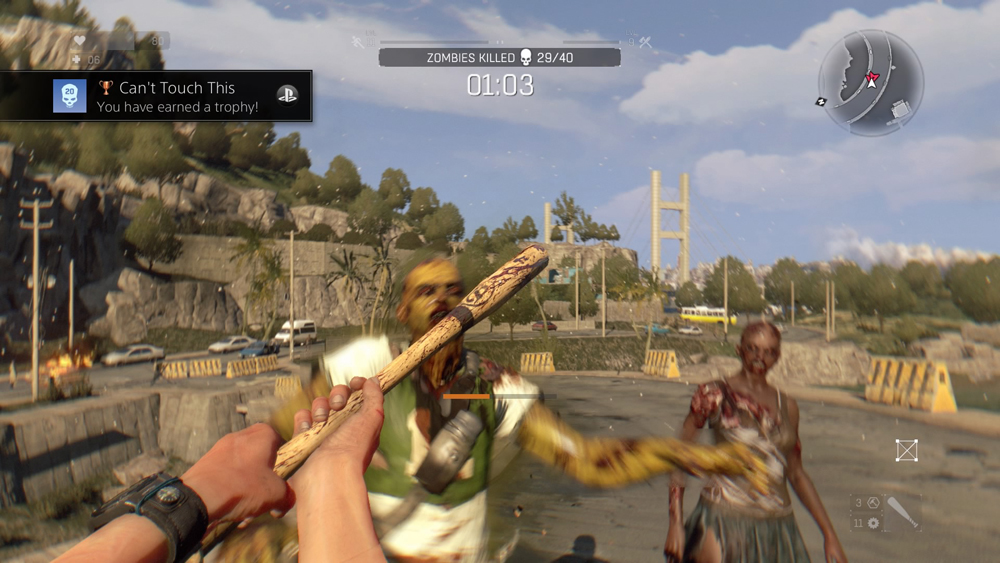1000x563 pixels.
Task: Click the gear parts counter icon
Action: tap(873, 522)
